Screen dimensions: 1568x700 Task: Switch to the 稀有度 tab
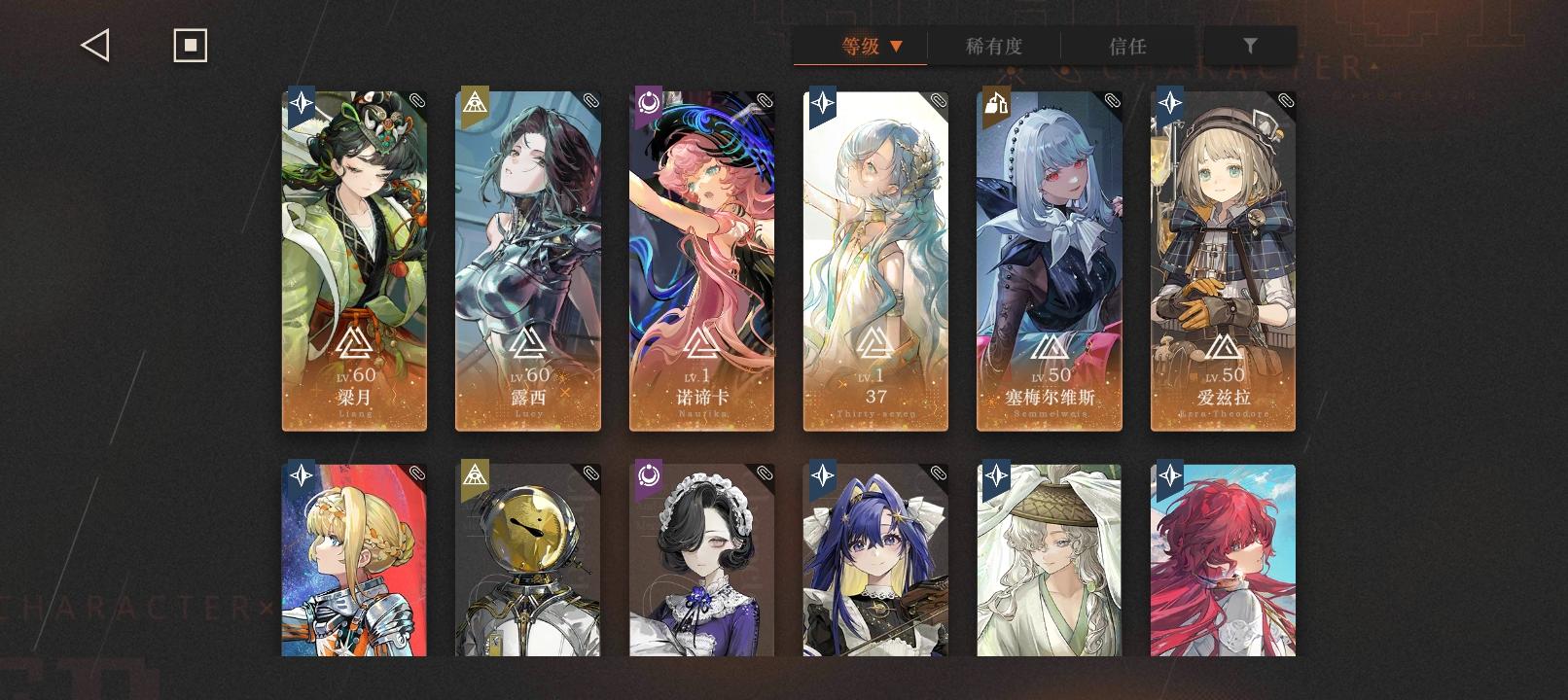click(994, 45)
